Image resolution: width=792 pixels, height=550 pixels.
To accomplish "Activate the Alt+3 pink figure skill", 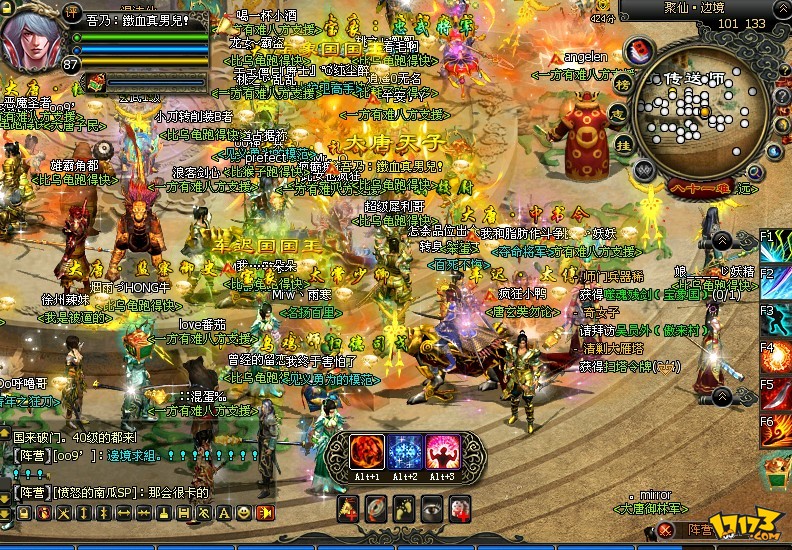I will 441,453.
